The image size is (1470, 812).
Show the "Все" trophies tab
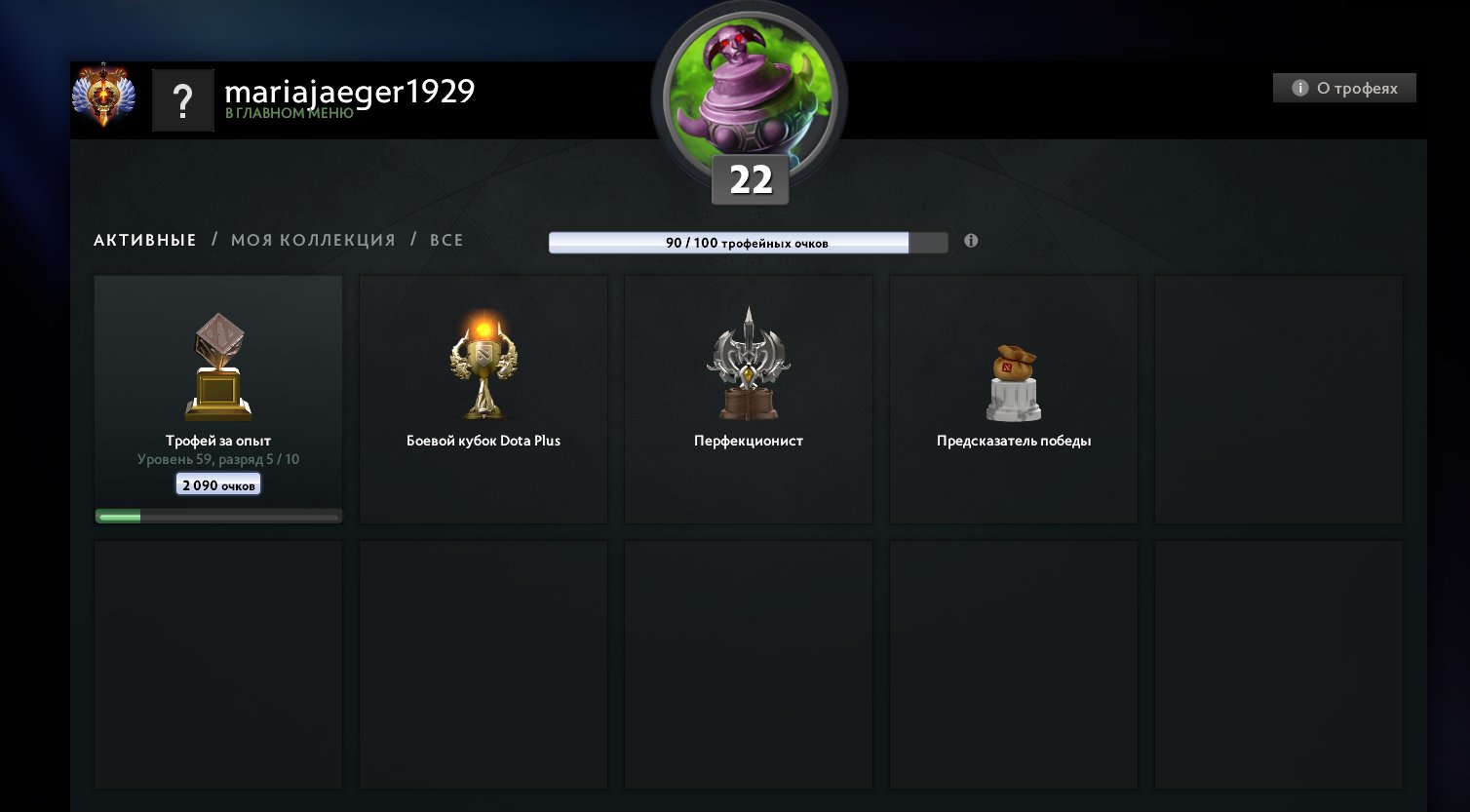coord(446,240)
